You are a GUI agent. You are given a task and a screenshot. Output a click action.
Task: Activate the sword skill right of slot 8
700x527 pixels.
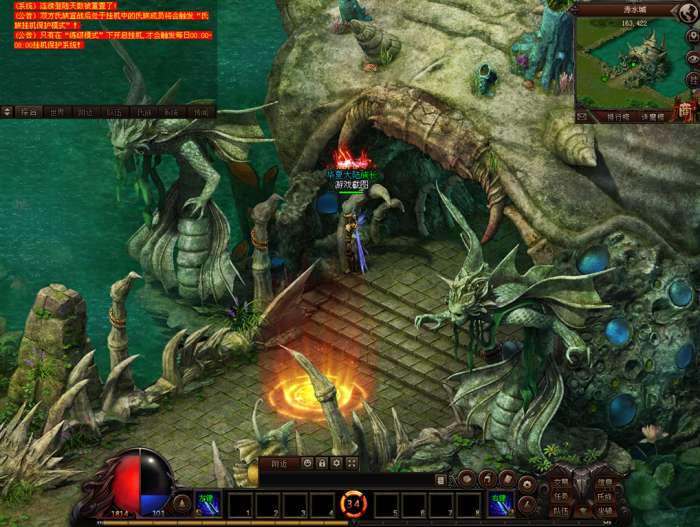coord(500,504)
